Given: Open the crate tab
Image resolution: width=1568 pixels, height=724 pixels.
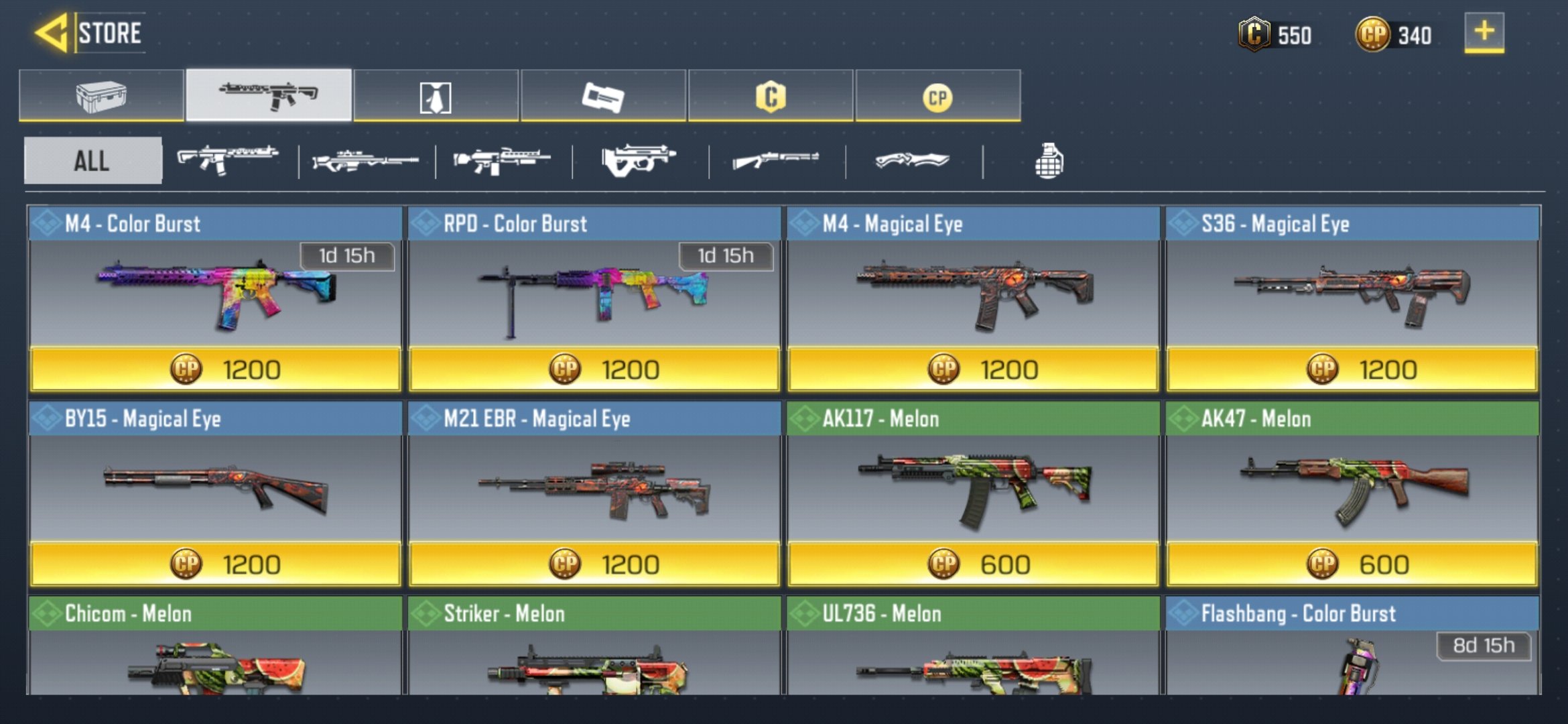Looking at the screenshot, I should click(101, 96).
